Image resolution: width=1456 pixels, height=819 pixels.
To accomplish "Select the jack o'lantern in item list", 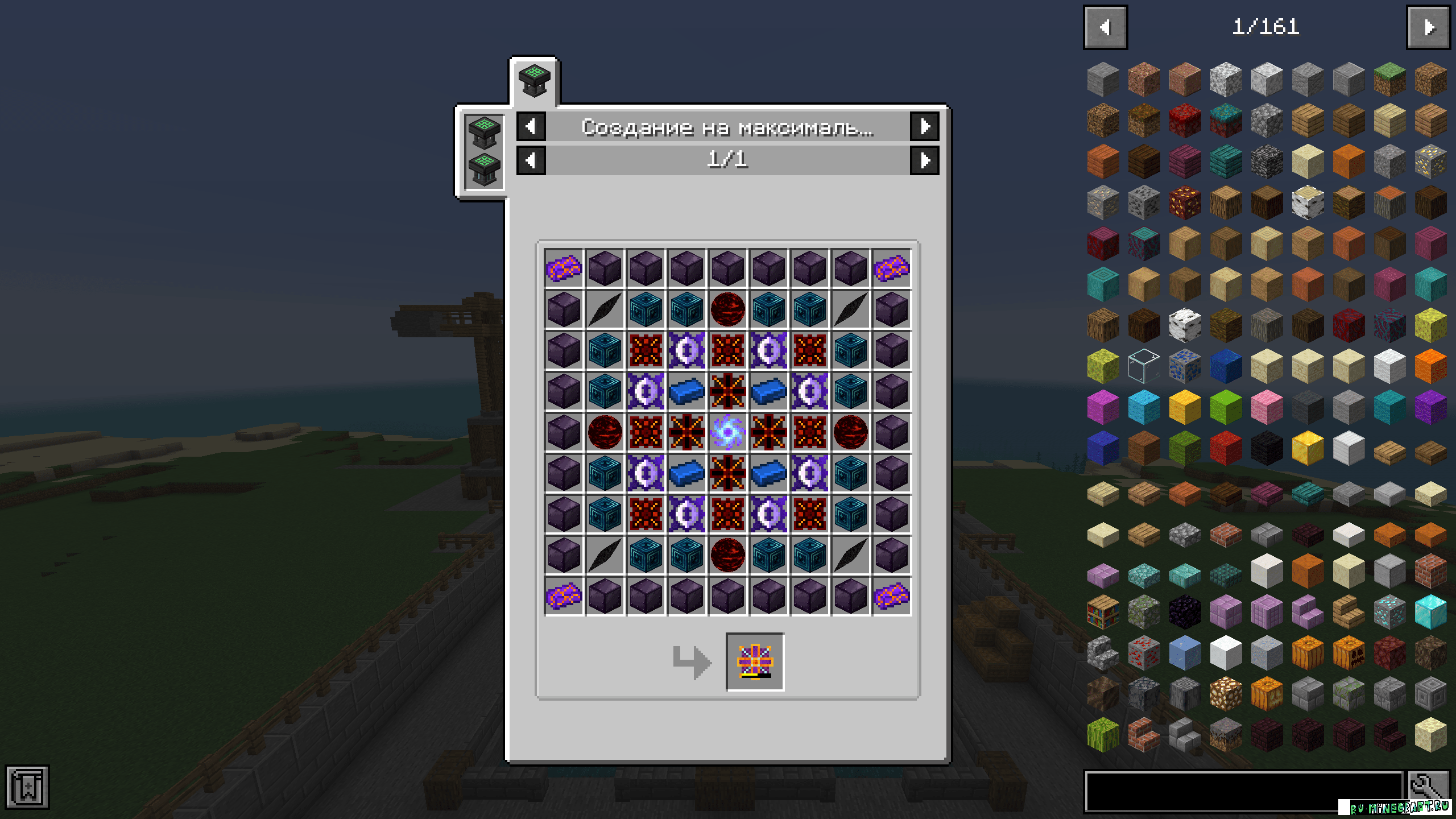I will coord(1349,653).
